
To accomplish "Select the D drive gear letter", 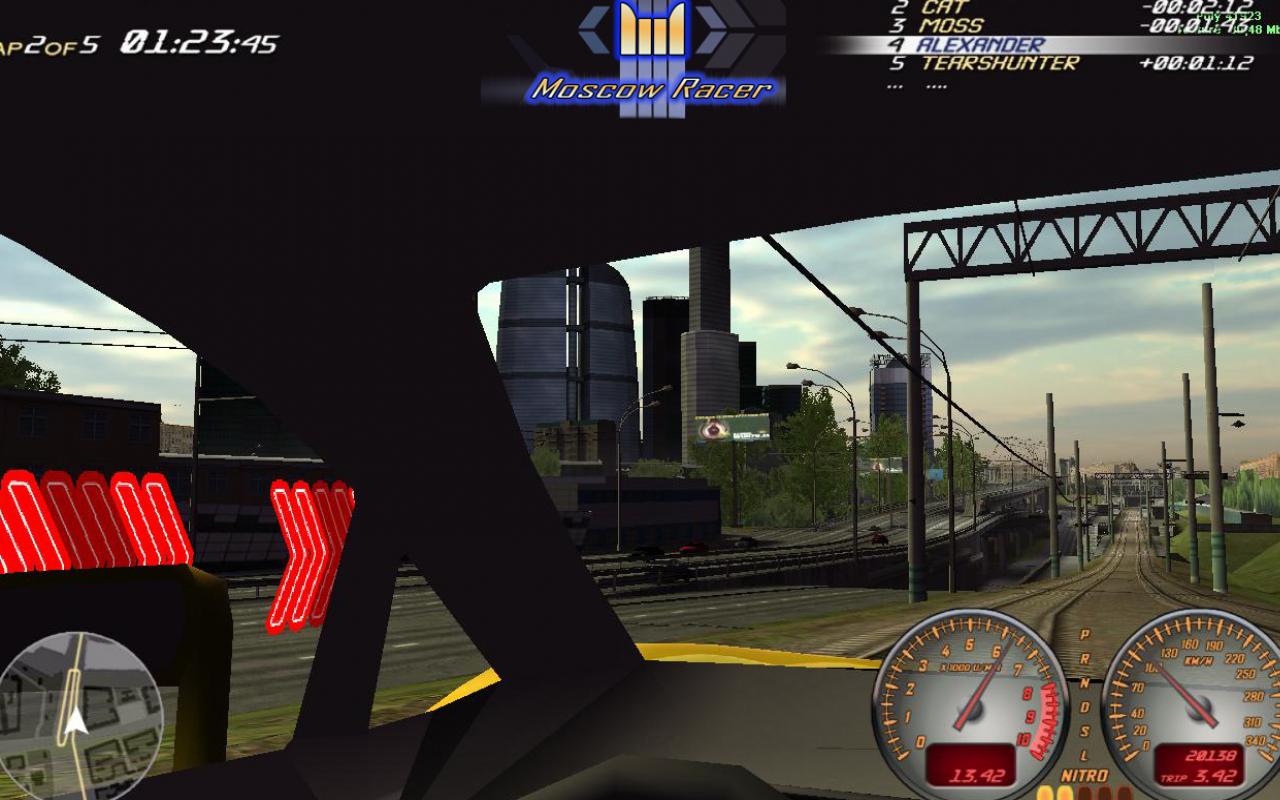I will click(x=1085, y=707).
